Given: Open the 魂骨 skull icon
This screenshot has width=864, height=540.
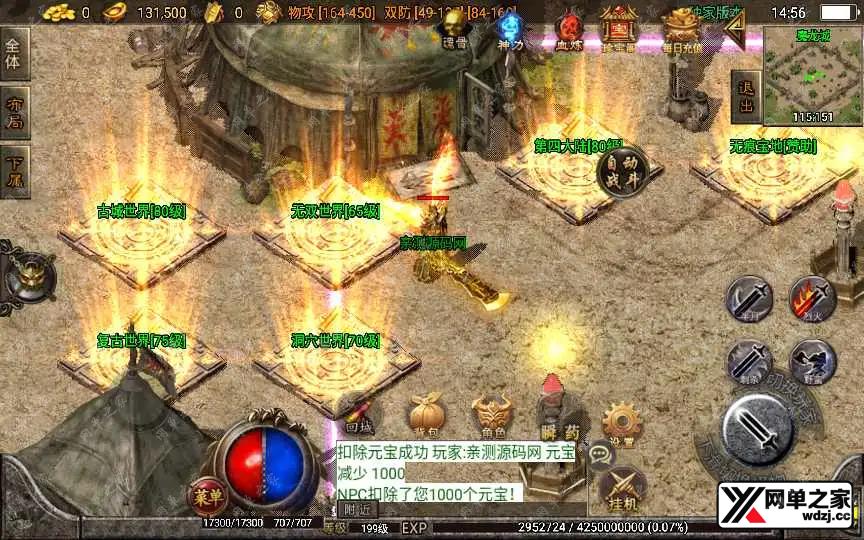Looking at the screenshot, I should (x=455, y=30).
